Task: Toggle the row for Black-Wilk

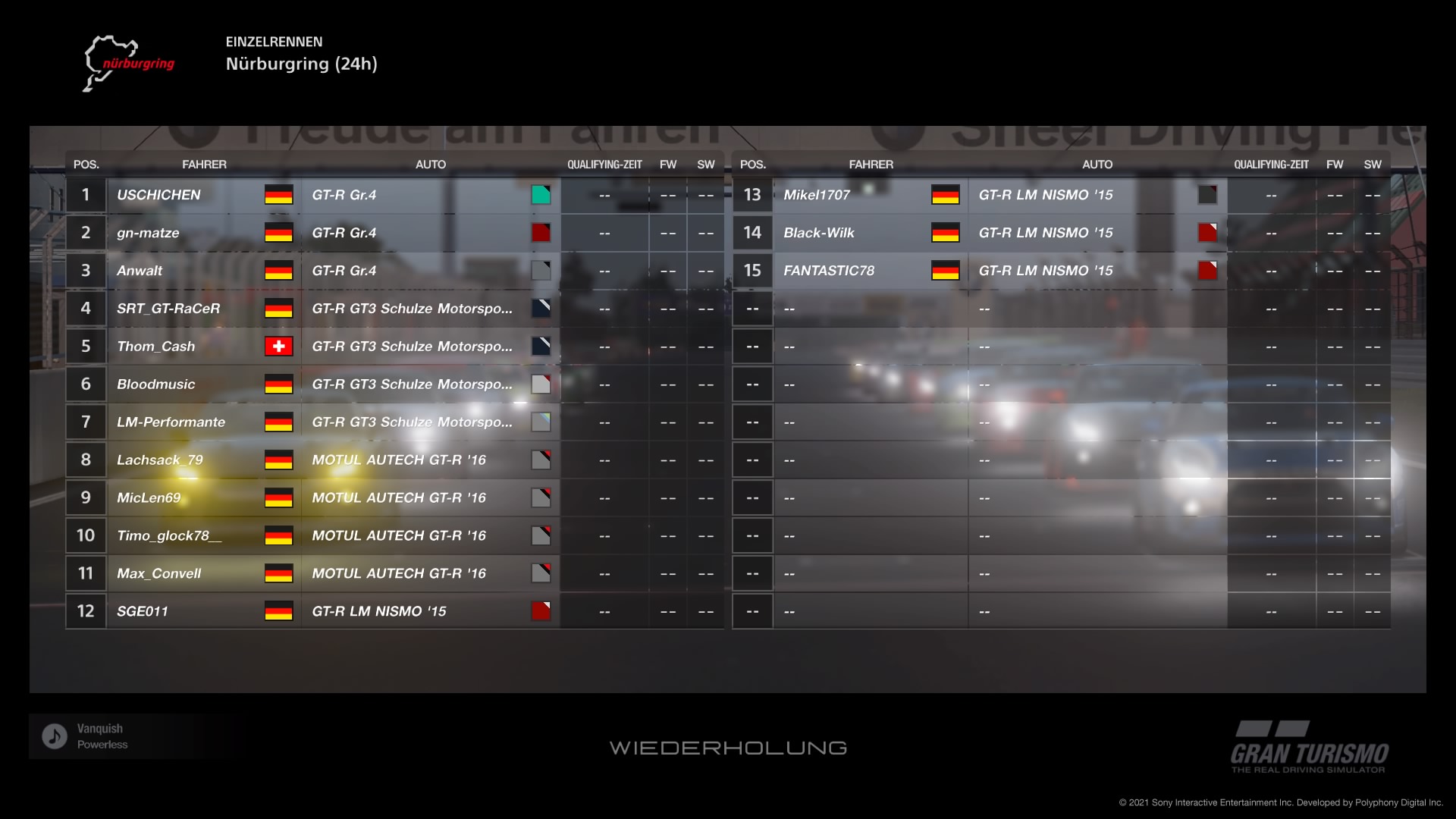Action: pyautogui.click(x=1046, y=233)
